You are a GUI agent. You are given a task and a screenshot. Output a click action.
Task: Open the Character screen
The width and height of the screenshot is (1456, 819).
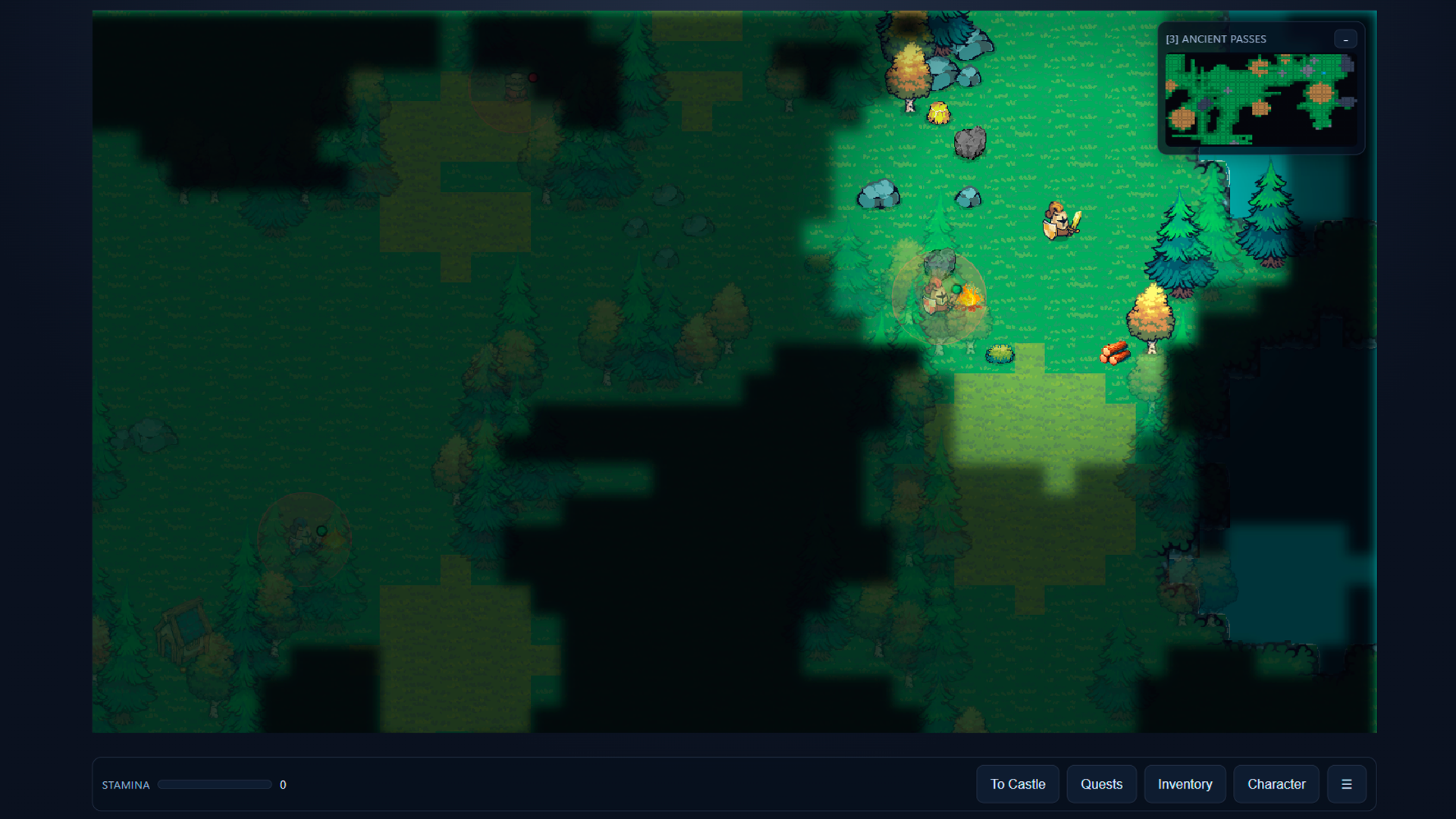tap(1276, 784)
